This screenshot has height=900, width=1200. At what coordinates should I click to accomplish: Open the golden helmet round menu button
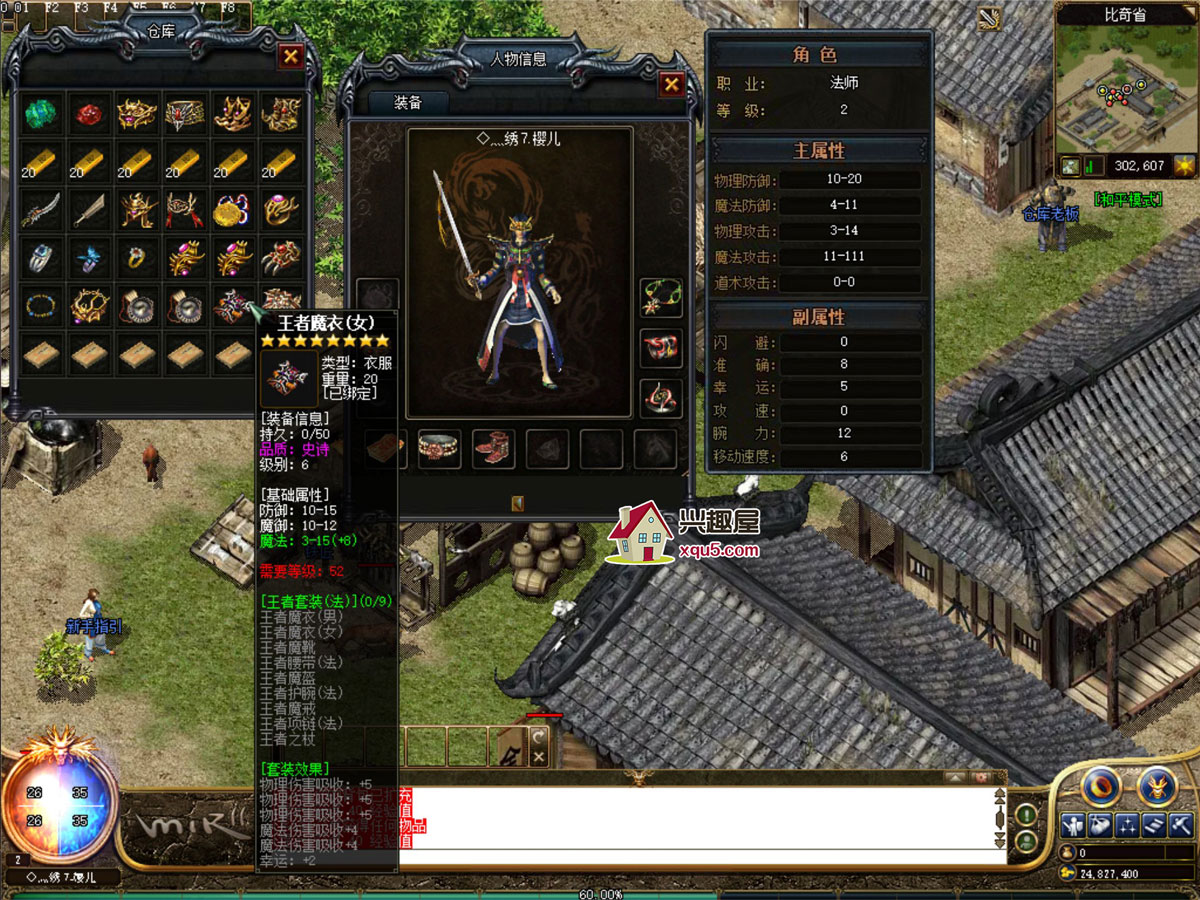[x=1157, y=787]
